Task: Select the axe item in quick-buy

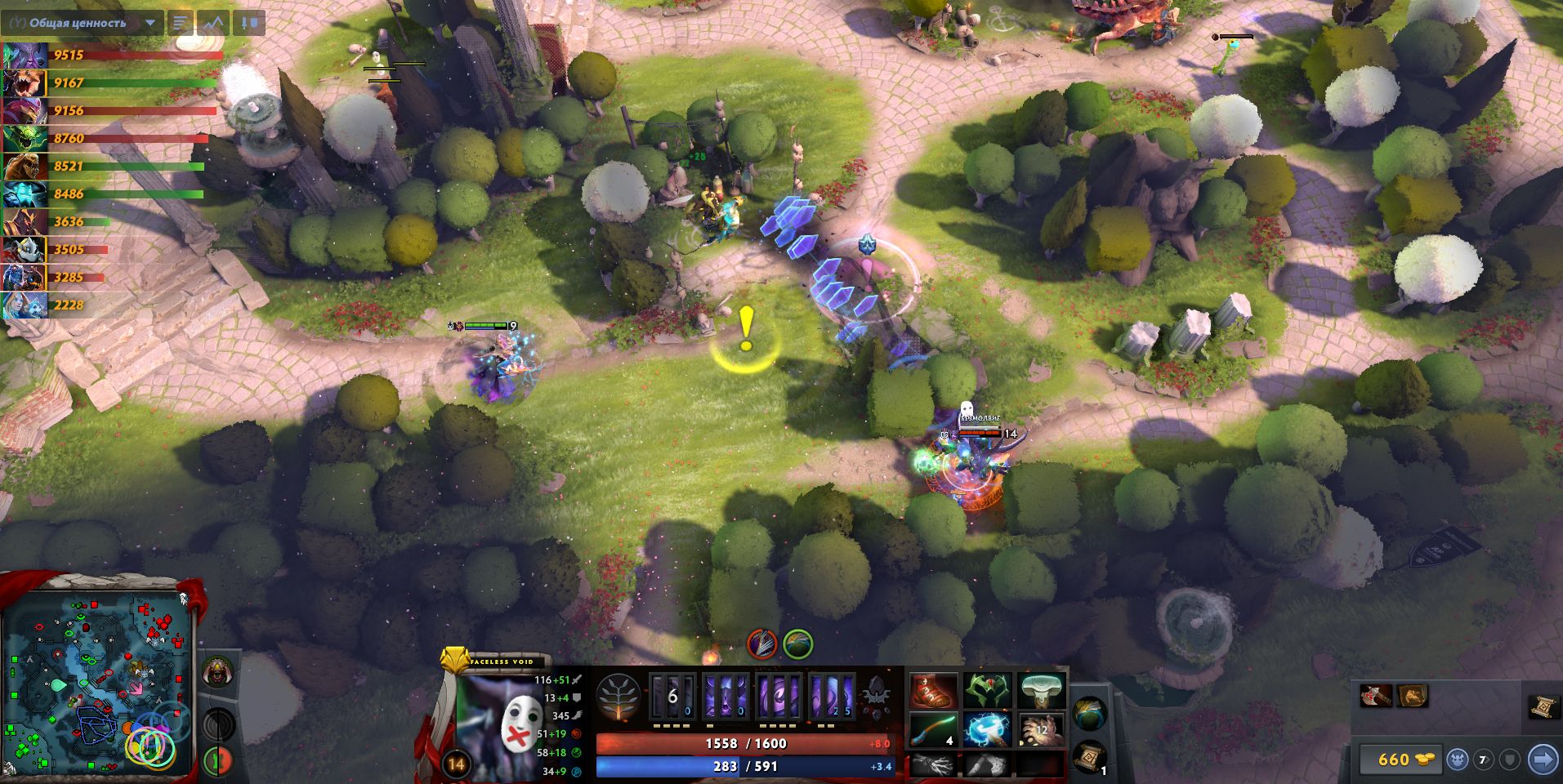Action: pyautogui.click(x=1376, y=696)
